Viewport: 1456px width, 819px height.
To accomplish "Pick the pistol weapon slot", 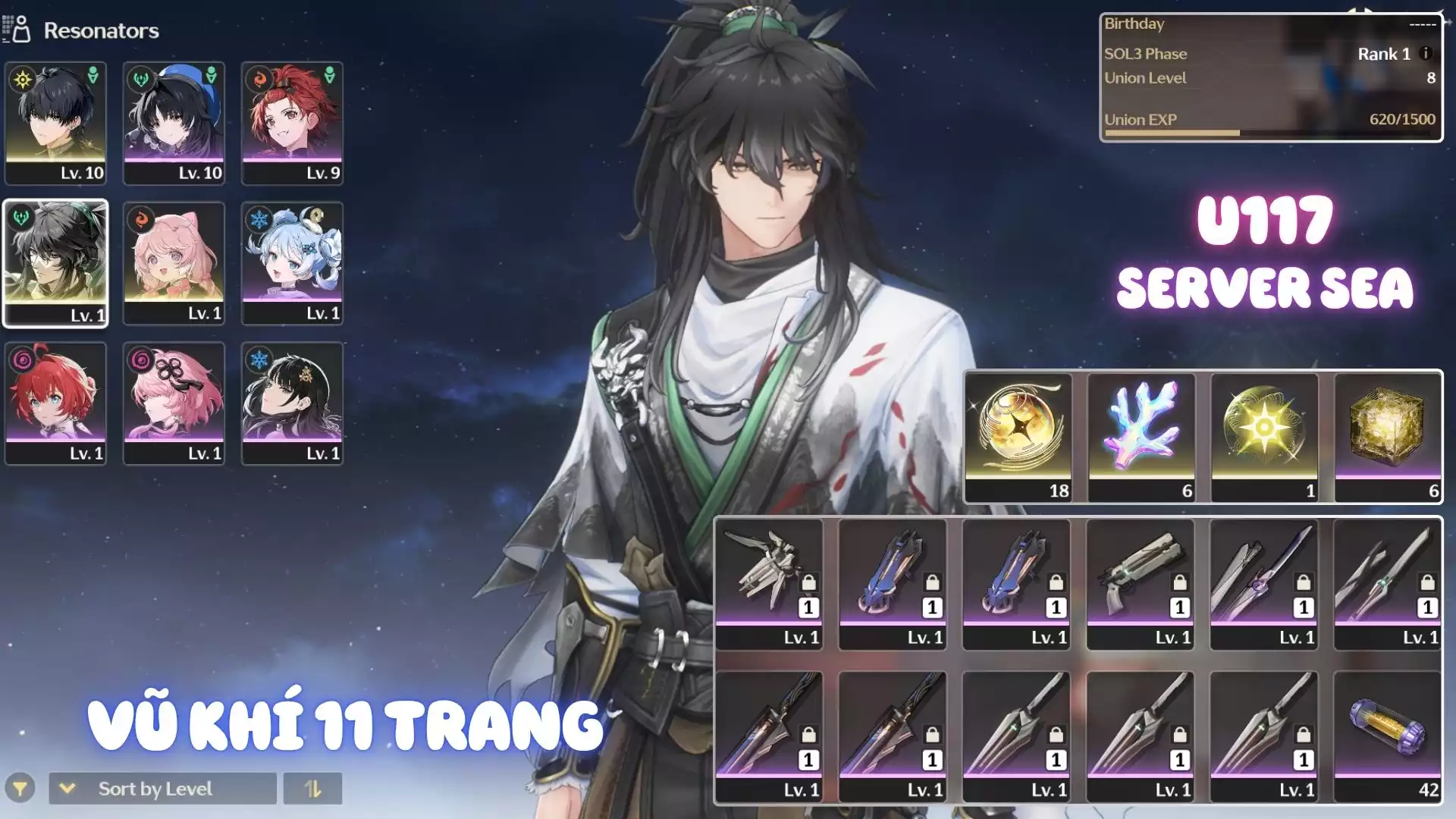I will 1141,584.
